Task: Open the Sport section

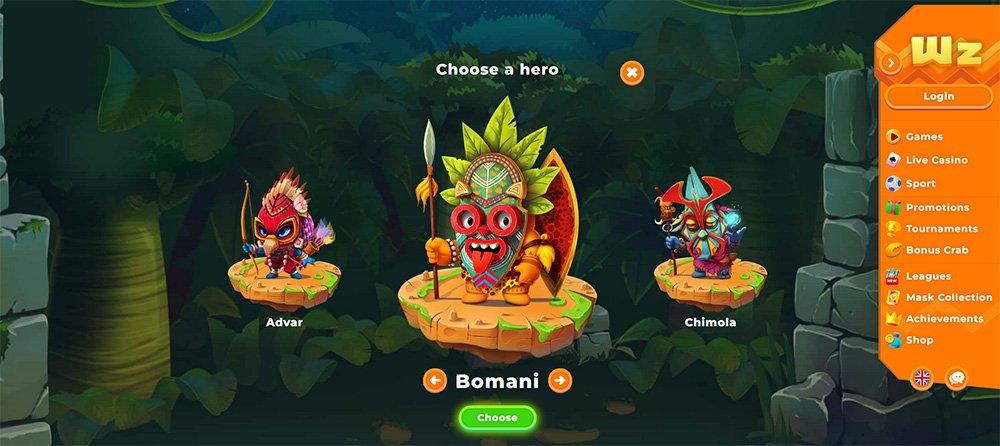Action: tap(920, 184)
